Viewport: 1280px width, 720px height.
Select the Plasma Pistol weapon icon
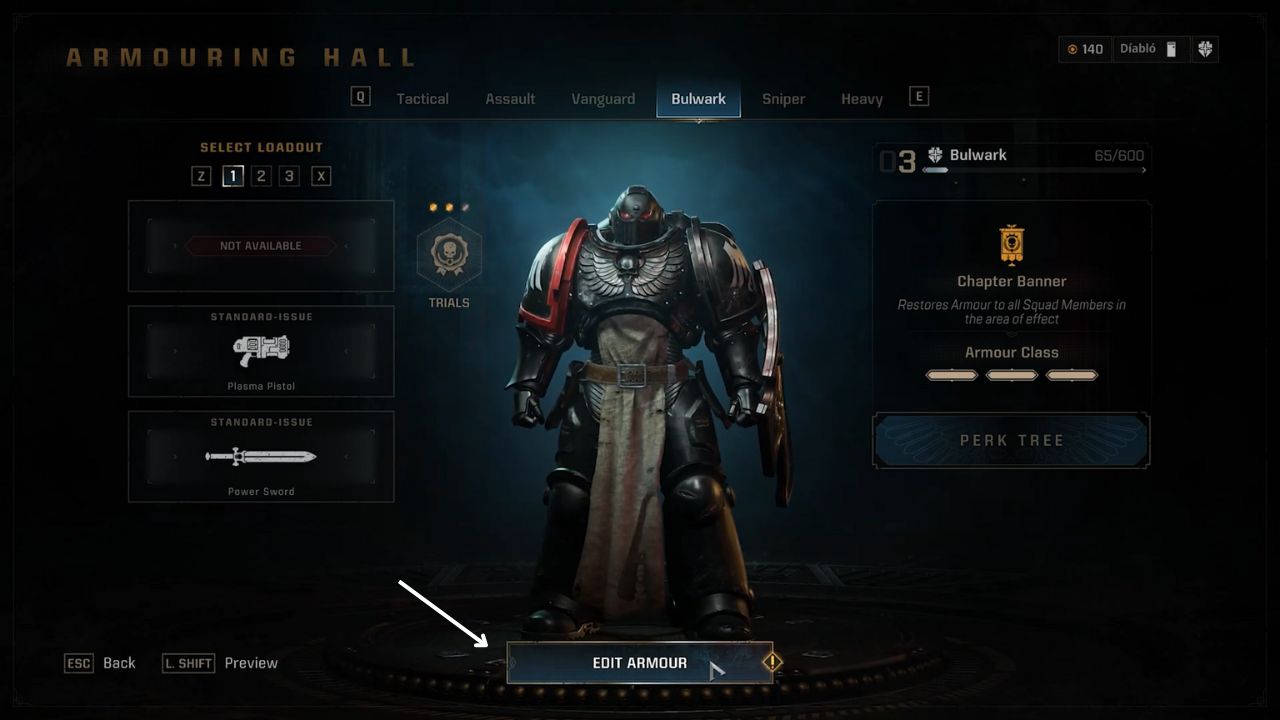click(260, 351)
